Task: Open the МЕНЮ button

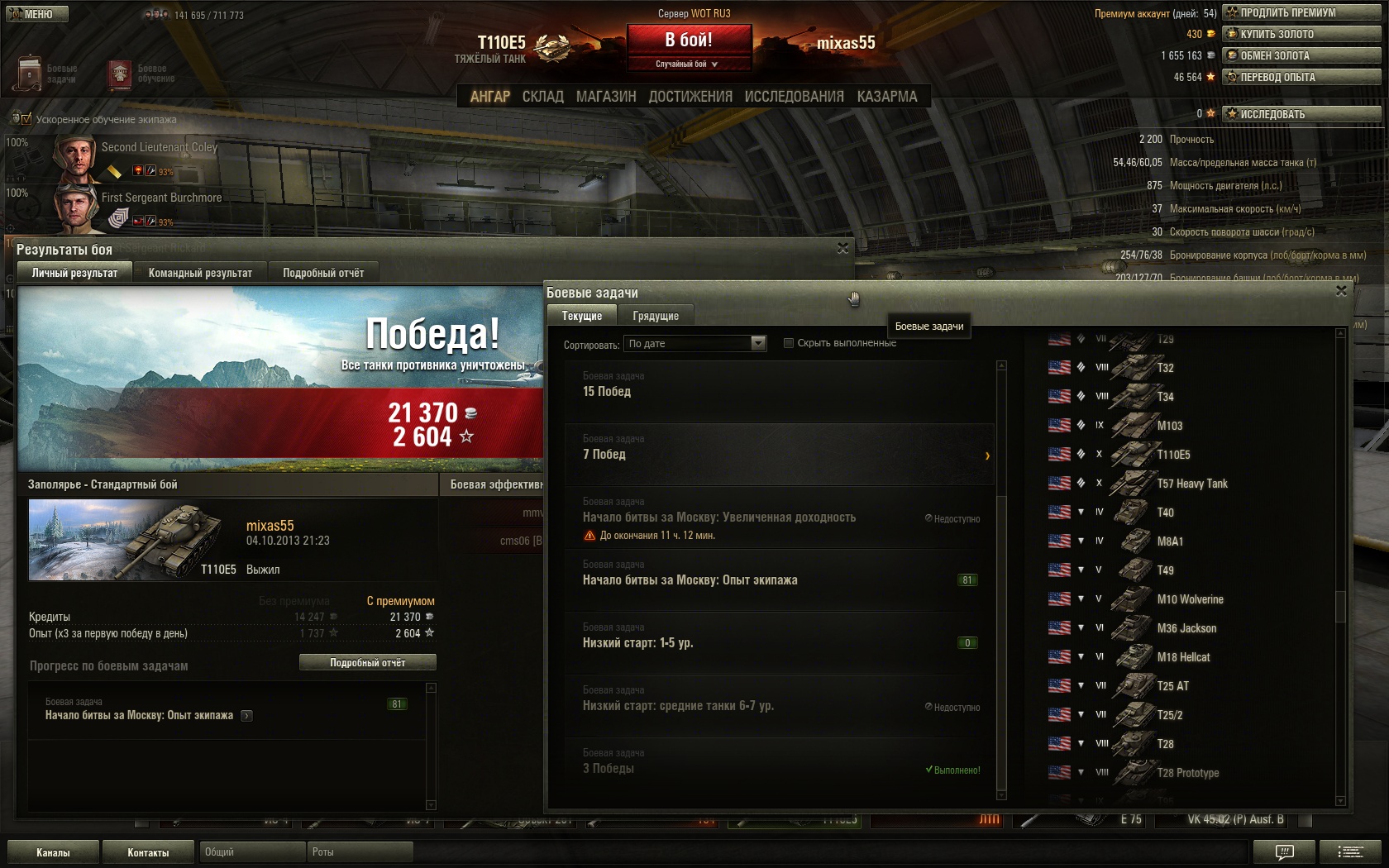Action: tap(37, 14)
